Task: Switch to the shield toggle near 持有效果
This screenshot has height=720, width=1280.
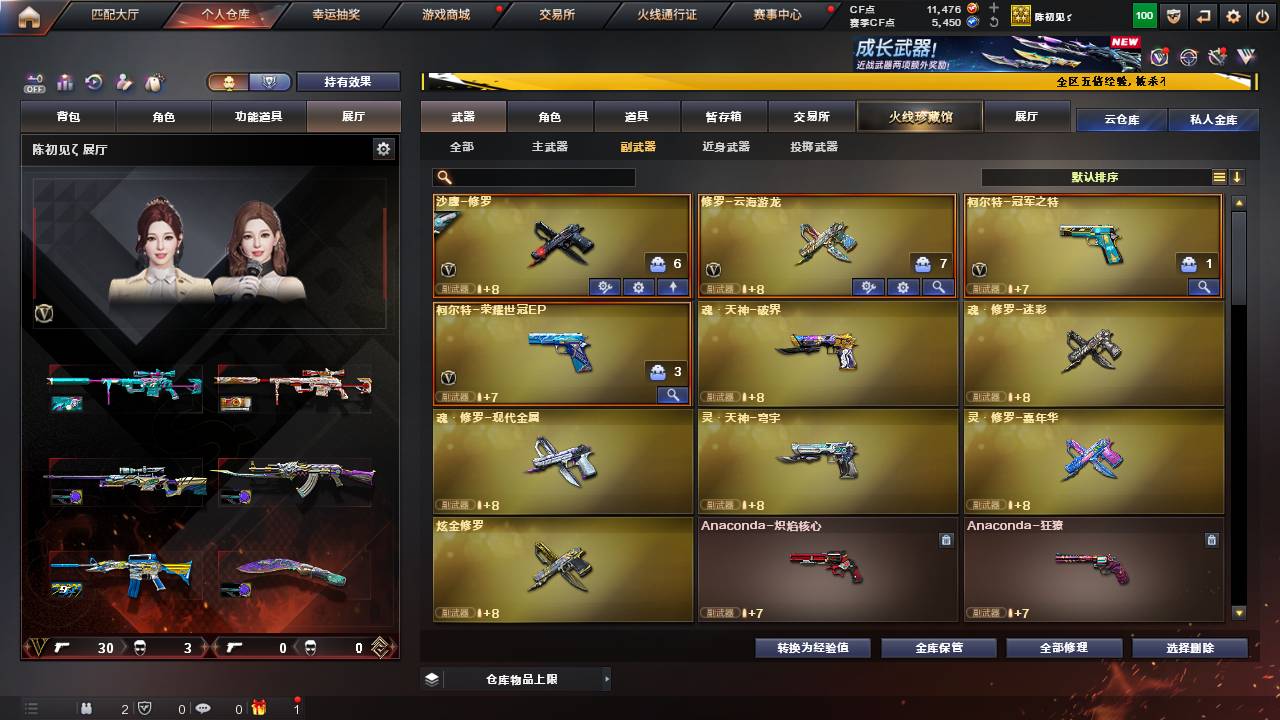Action: coord(268,83)
